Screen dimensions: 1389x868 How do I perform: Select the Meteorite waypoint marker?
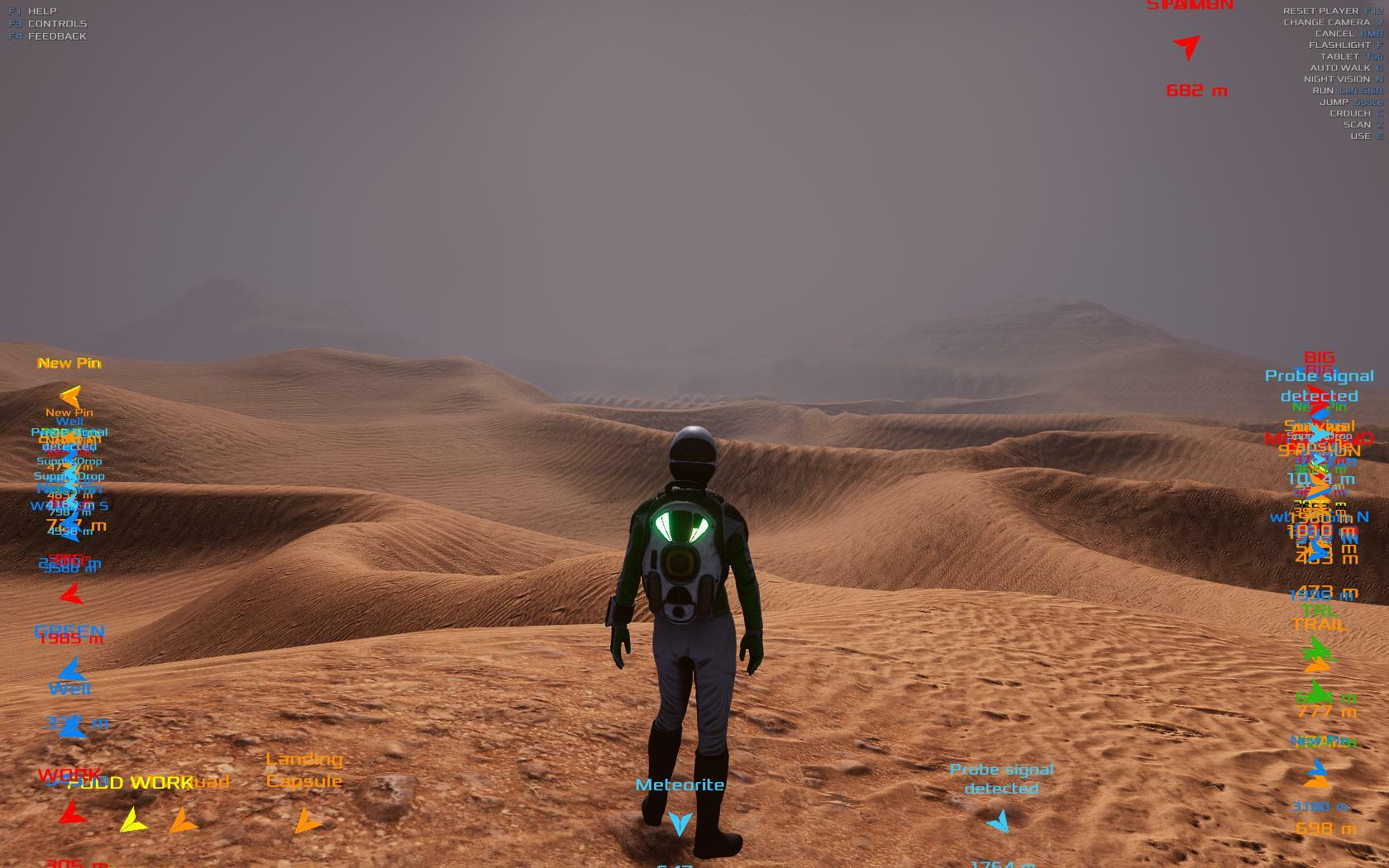(x=680, y=823)
